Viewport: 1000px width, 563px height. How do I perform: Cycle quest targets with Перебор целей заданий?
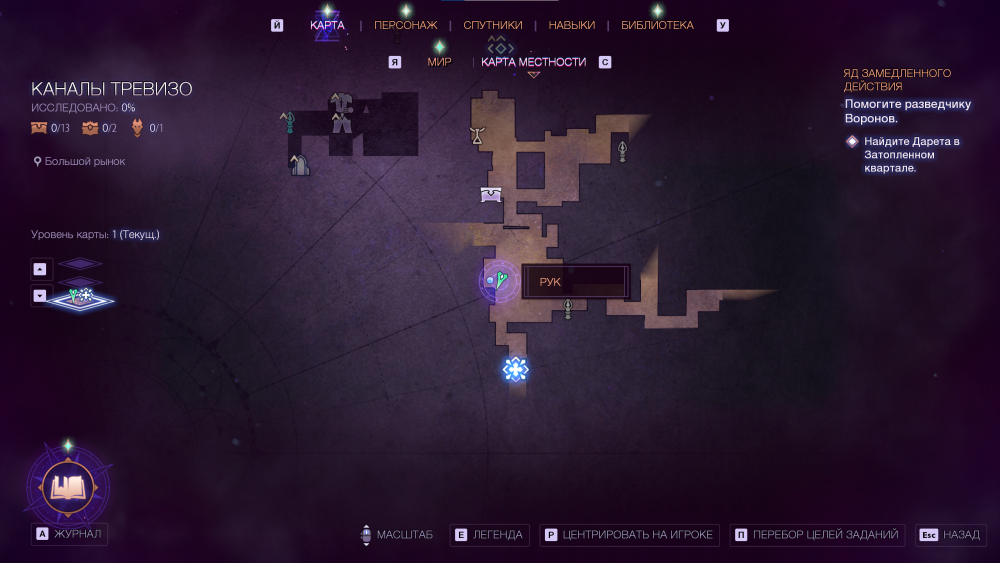click(818, 535)
